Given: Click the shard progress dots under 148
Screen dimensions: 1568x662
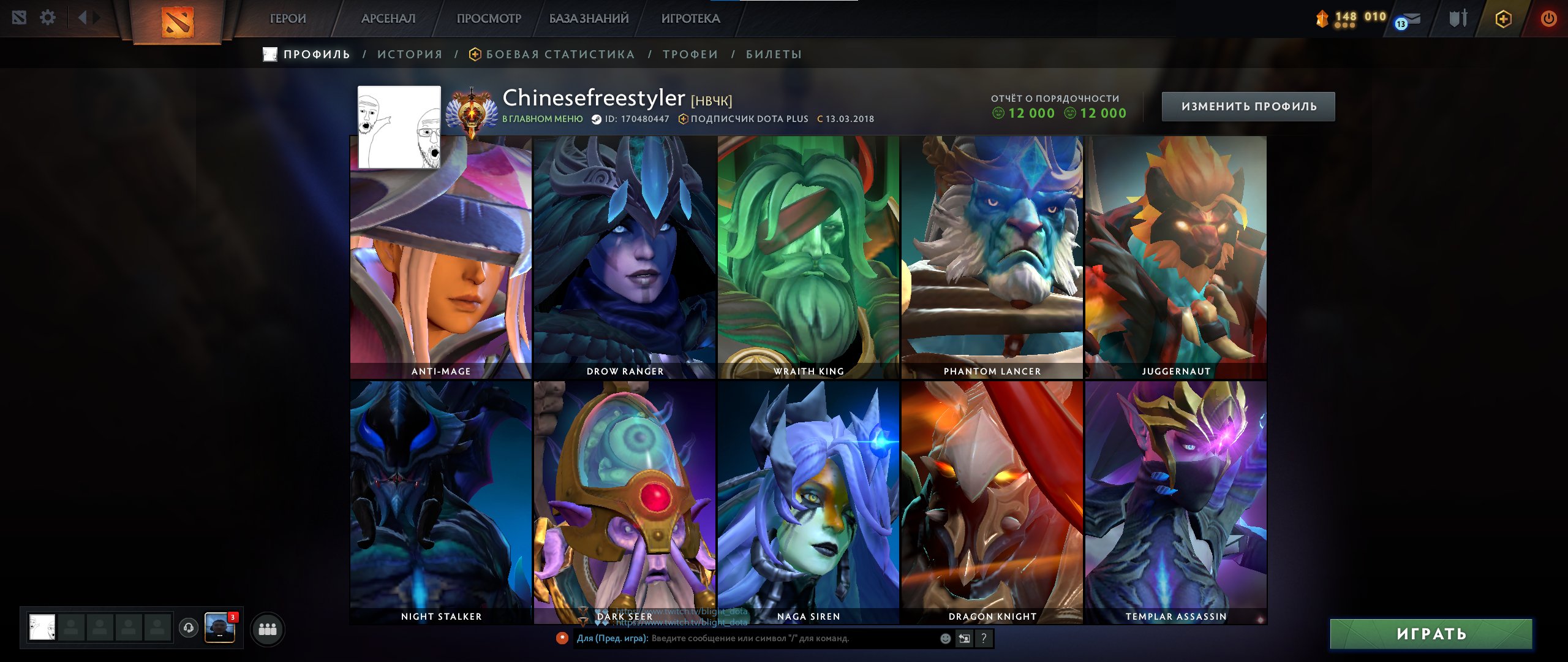Looking at the screenshot, I should coord(1344,26).
